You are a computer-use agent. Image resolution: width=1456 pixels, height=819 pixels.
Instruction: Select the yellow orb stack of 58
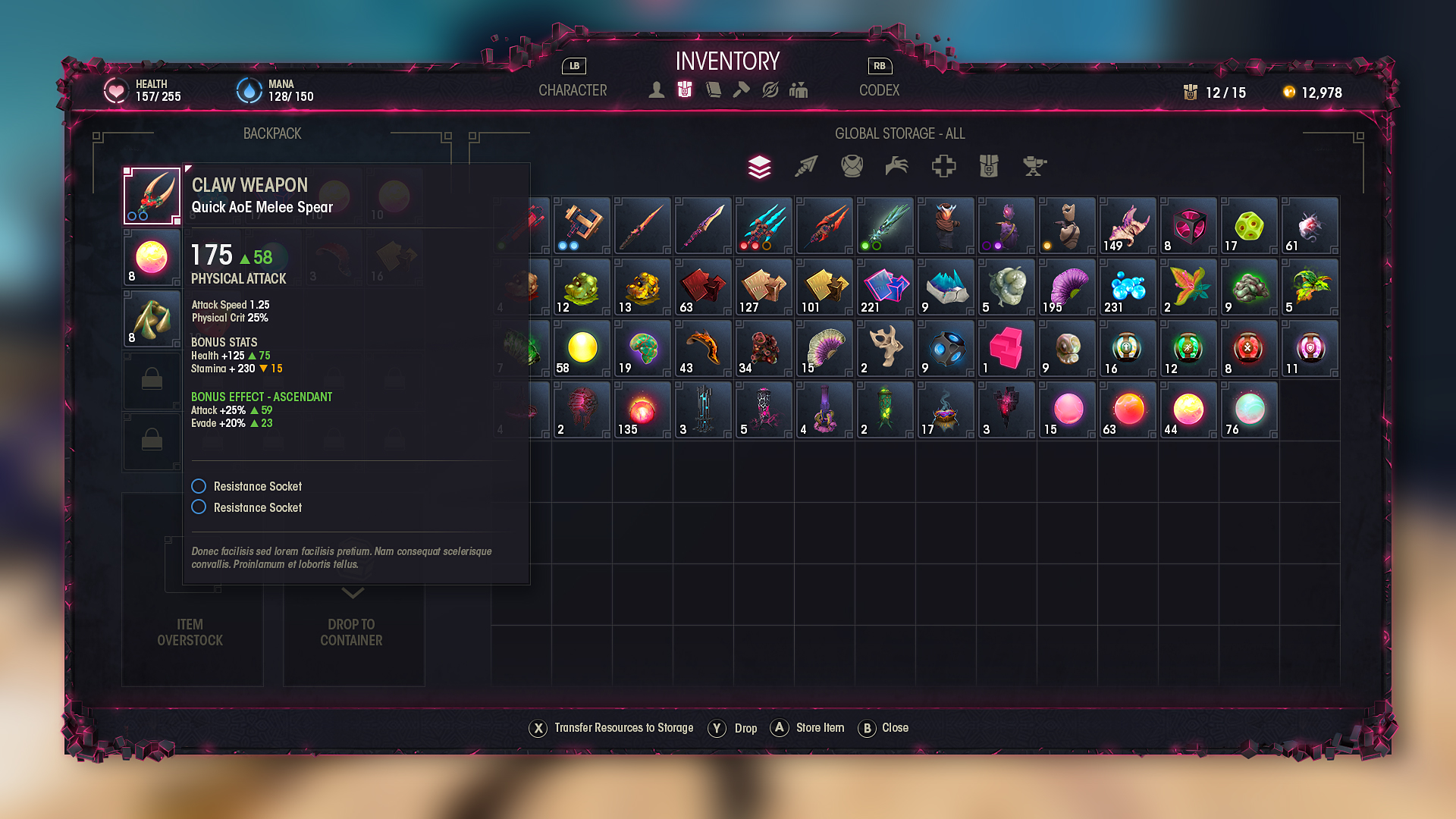[x=582, y=348]
